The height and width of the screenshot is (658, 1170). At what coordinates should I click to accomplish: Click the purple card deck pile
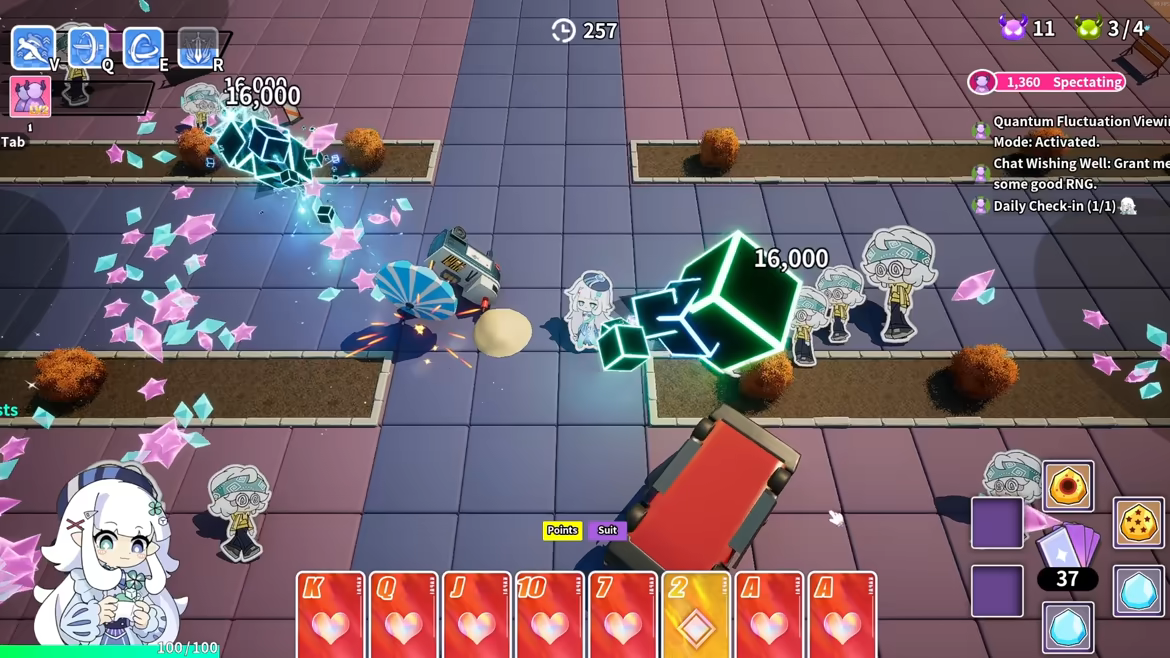click(1068, 548)
